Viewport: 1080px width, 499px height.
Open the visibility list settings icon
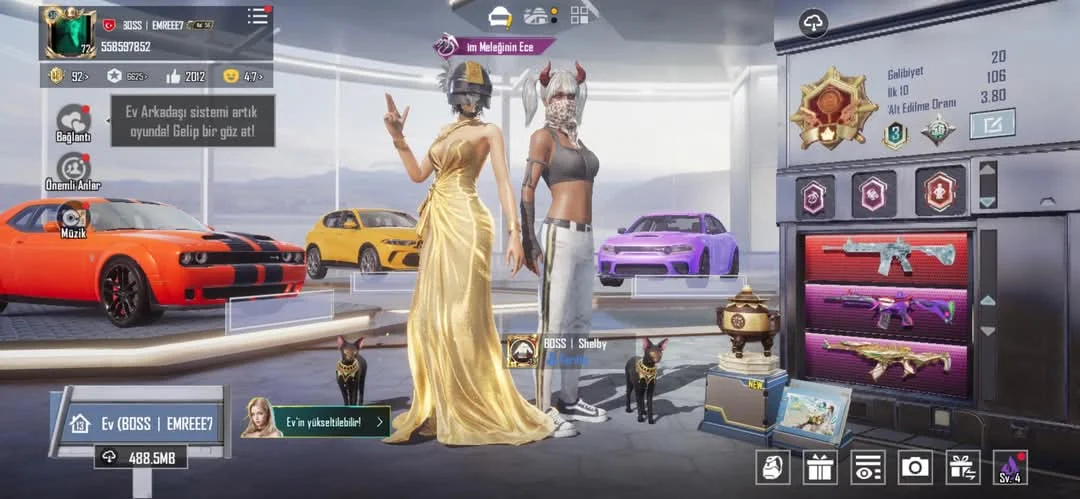867,466
